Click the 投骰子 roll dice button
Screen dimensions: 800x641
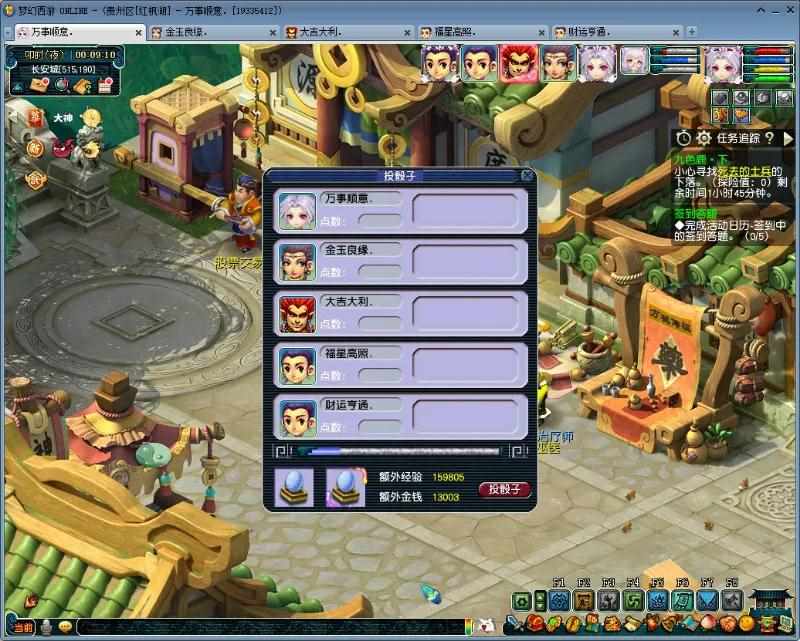[x=505, y=489]
